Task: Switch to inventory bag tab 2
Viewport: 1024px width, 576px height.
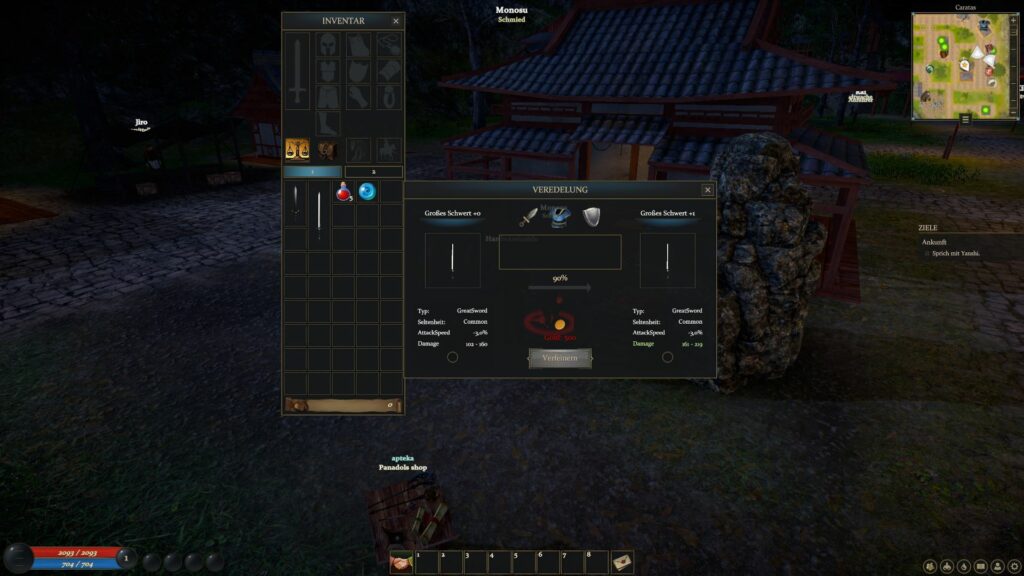Action: (x=374, y=172)
